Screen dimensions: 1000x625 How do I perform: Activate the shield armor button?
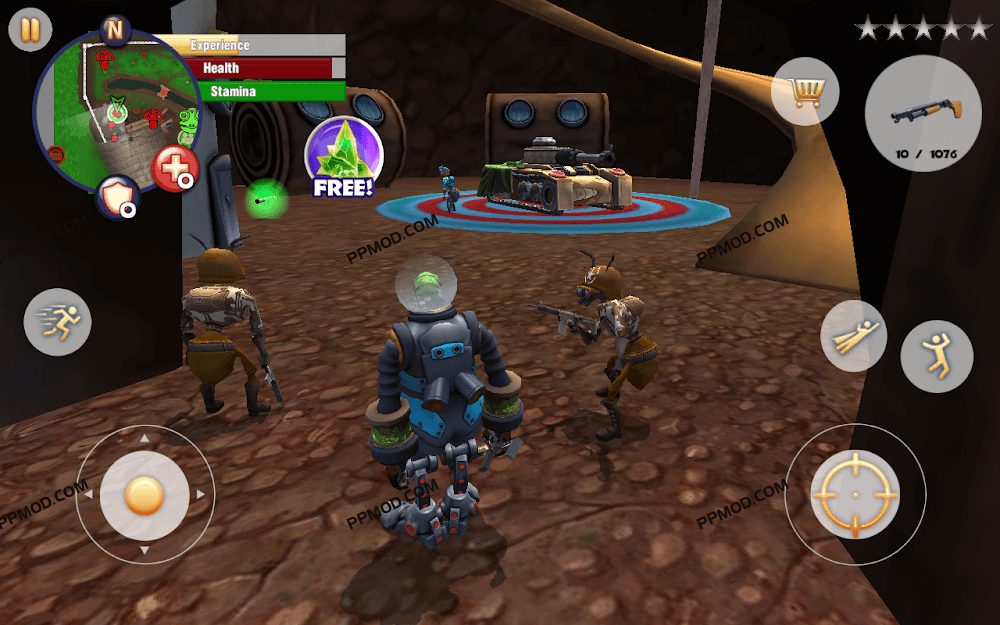[117, 197]
